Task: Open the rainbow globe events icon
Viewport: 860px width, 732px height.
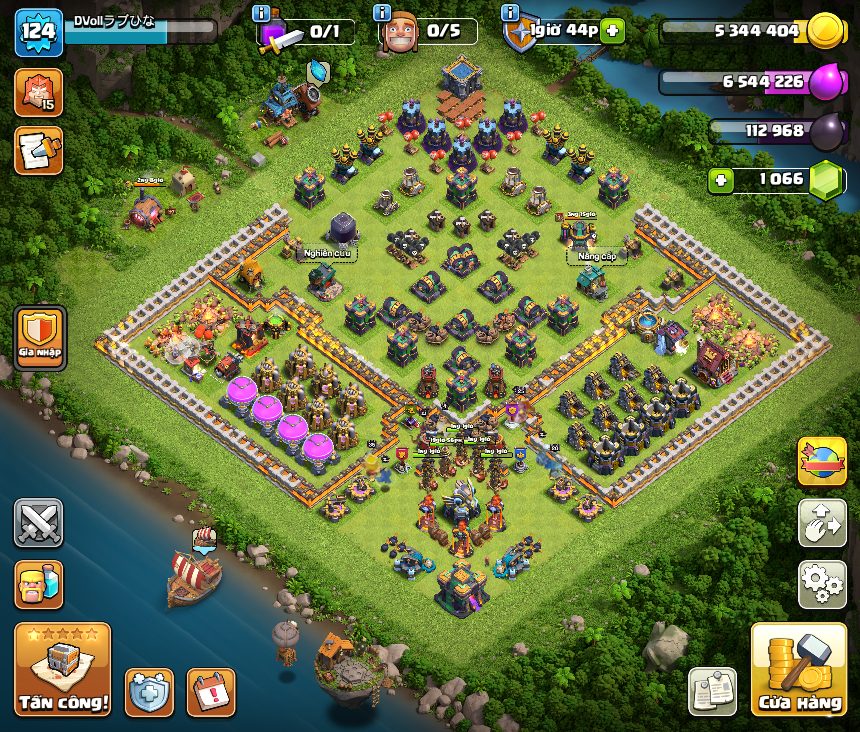Action: point(822,461)
